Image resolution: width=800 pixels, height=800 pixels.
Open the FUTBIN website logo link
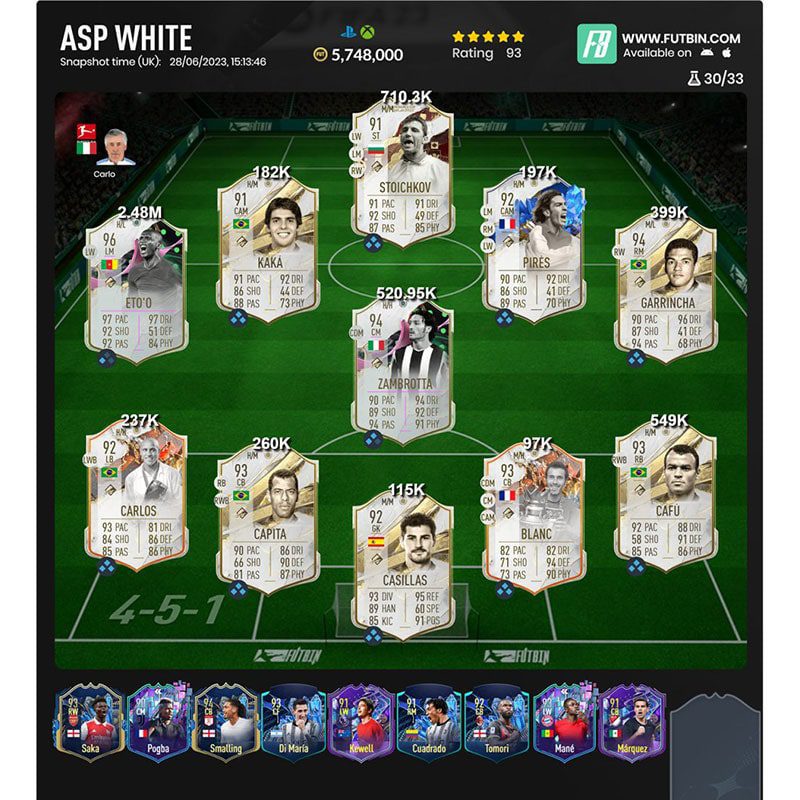click(x=596, y=44)
